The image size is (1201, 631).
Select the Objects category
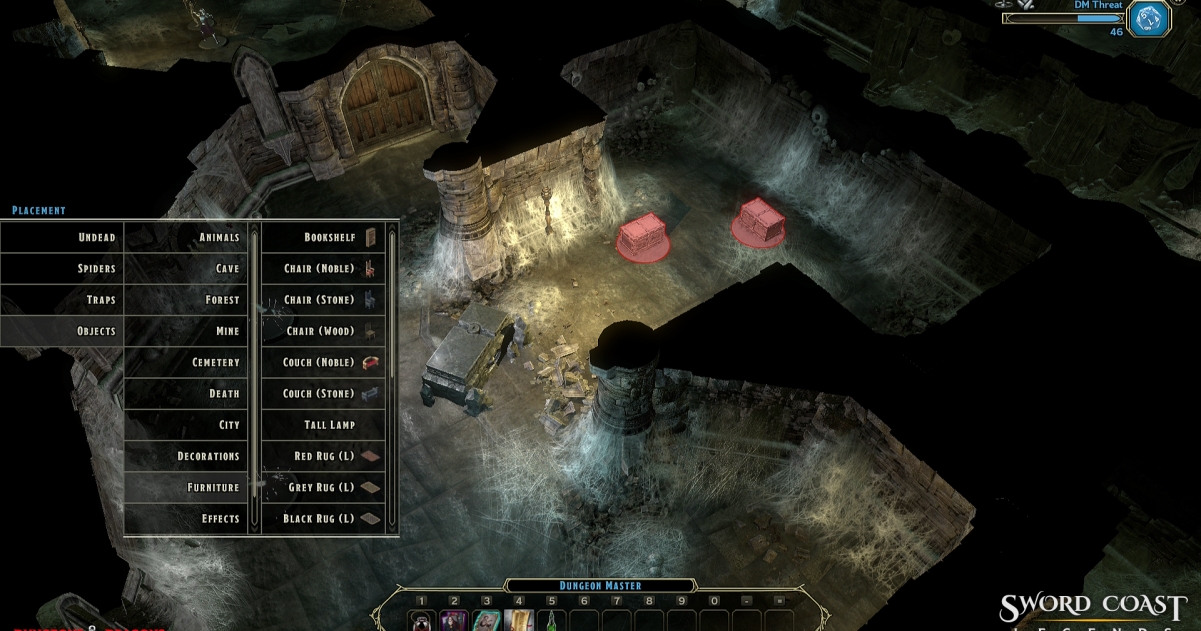point(62,331)
